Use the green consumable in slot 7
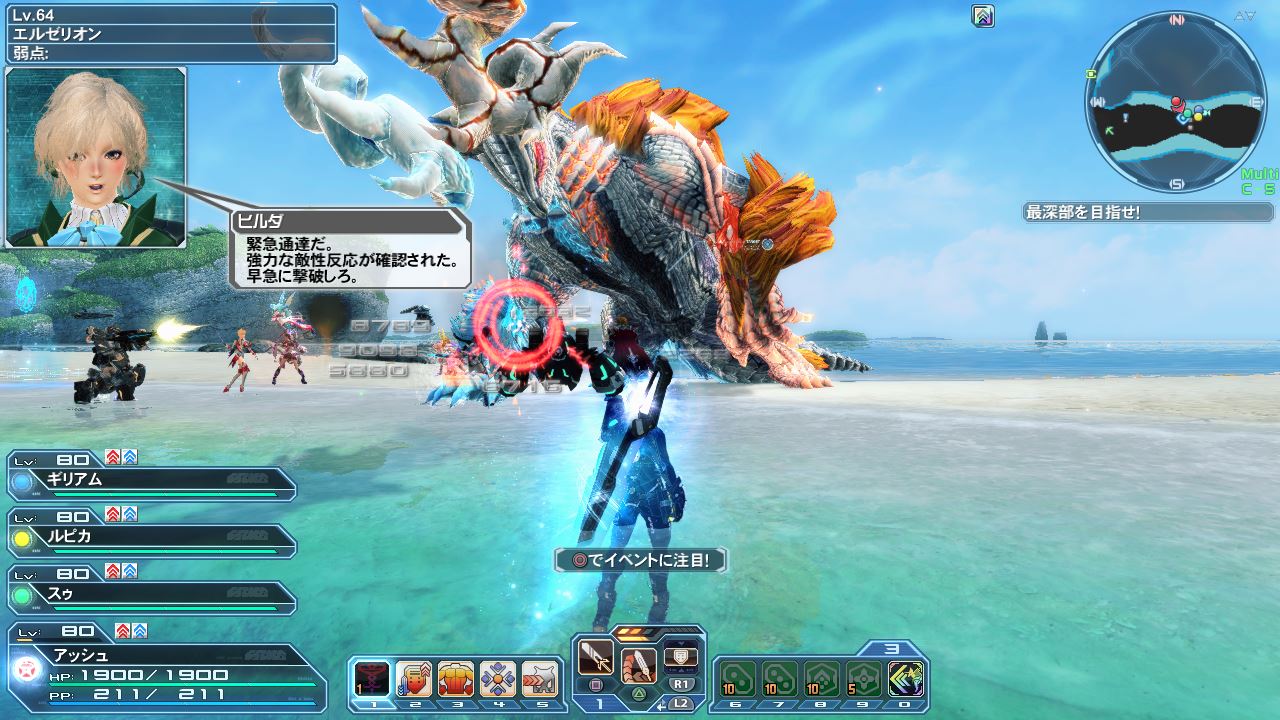 click(x=779, y=679)
